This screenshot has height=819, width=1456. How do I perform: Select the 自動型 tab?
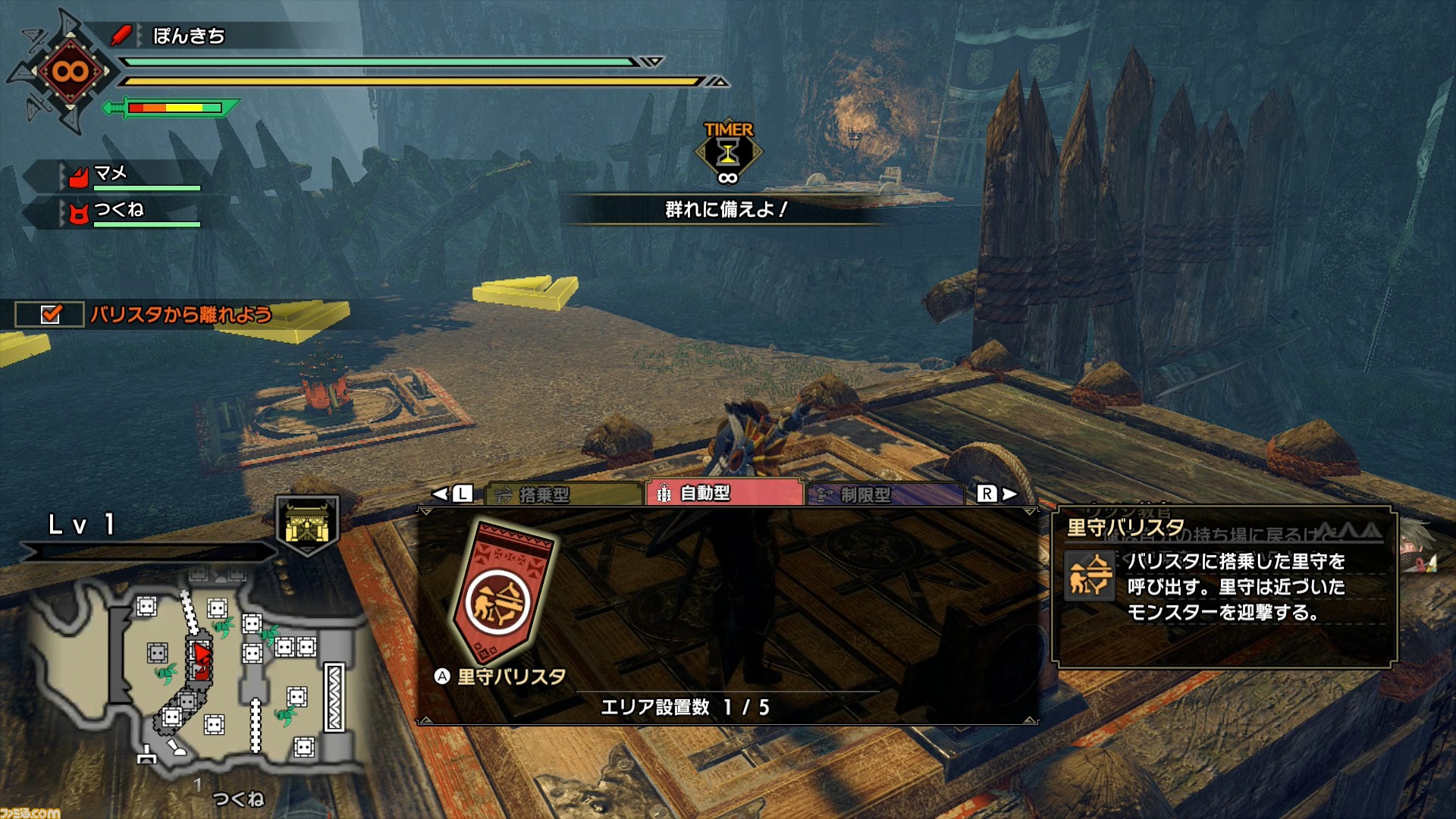tap(724, 493)
